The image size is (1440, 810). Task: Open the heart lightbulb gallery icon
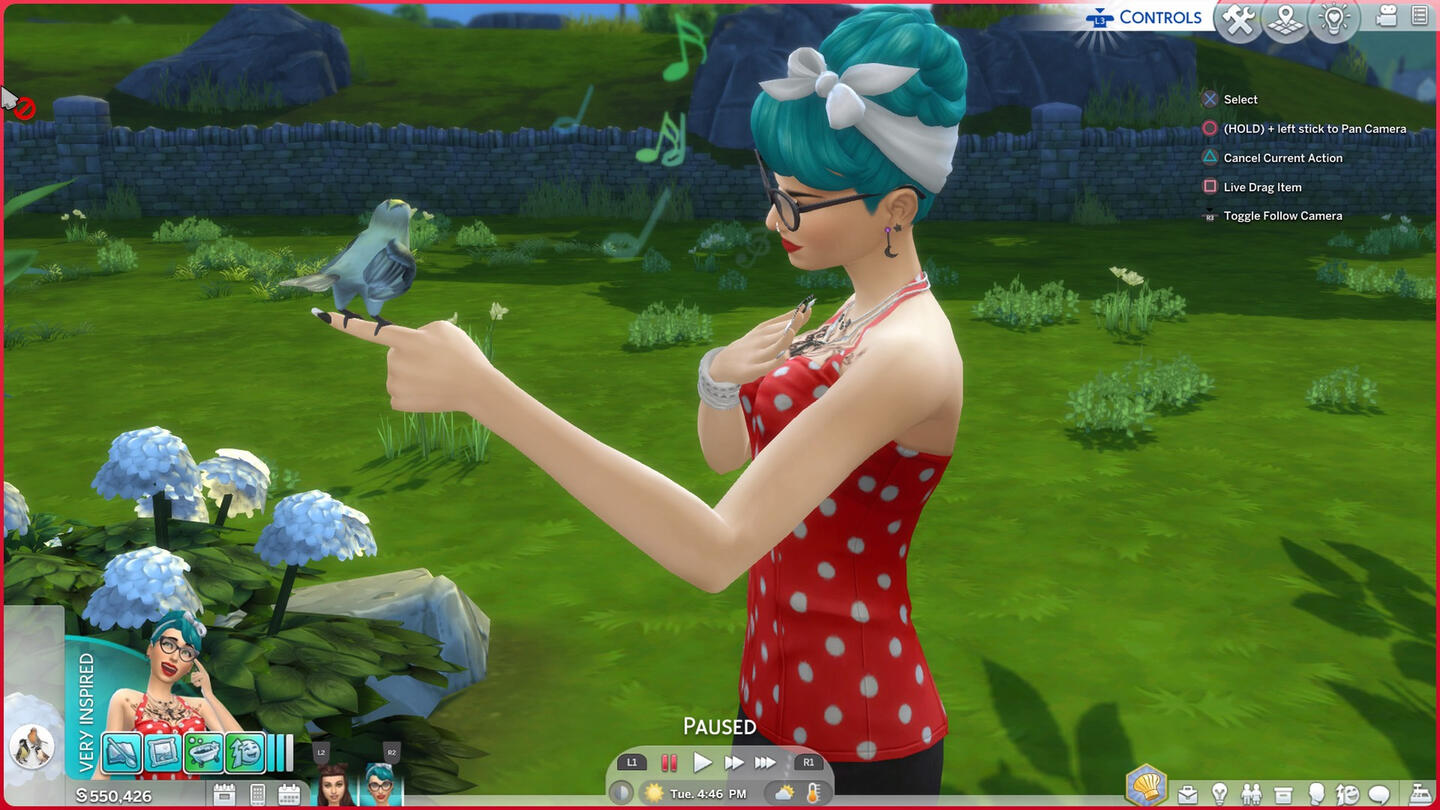click(x=1335, y=20)
